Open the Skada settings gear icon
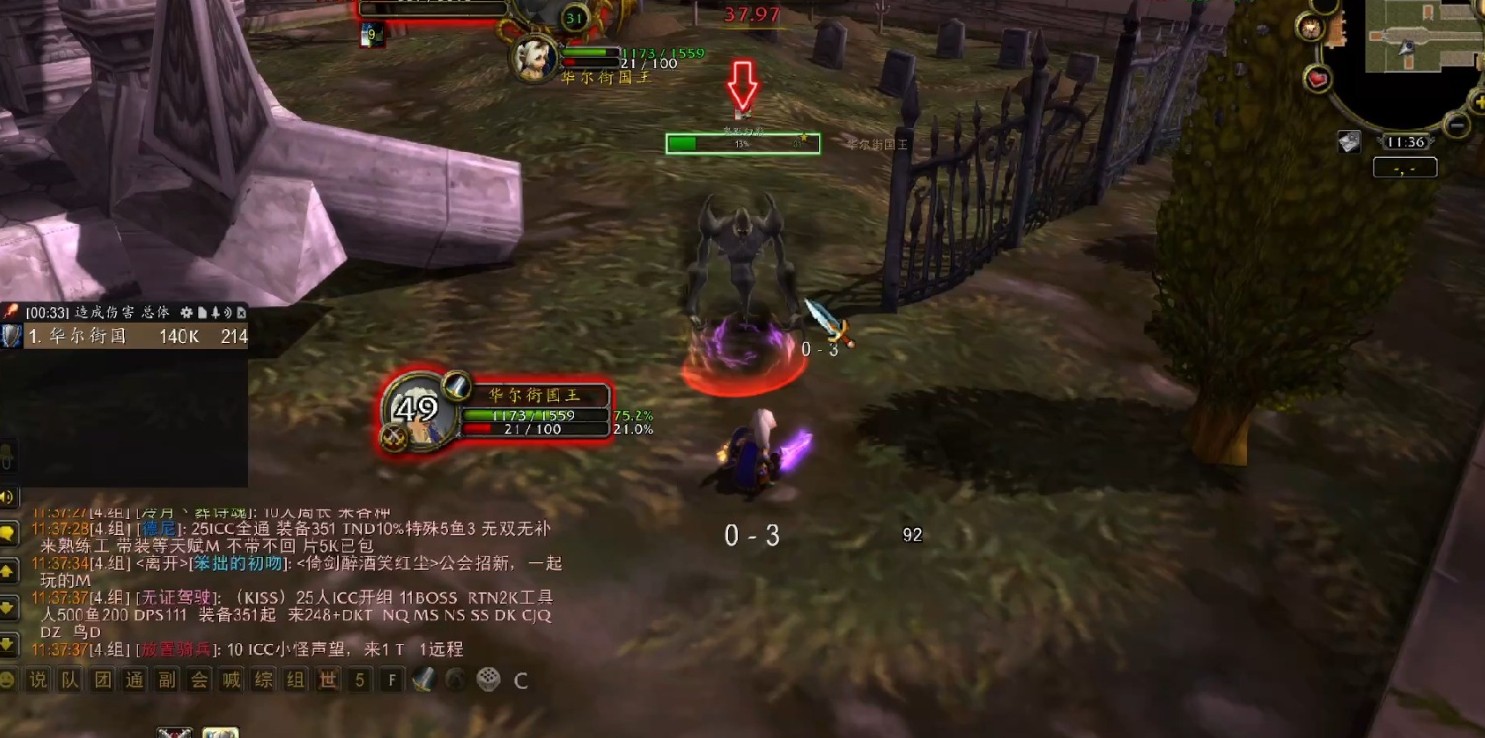 pos(186,313)
